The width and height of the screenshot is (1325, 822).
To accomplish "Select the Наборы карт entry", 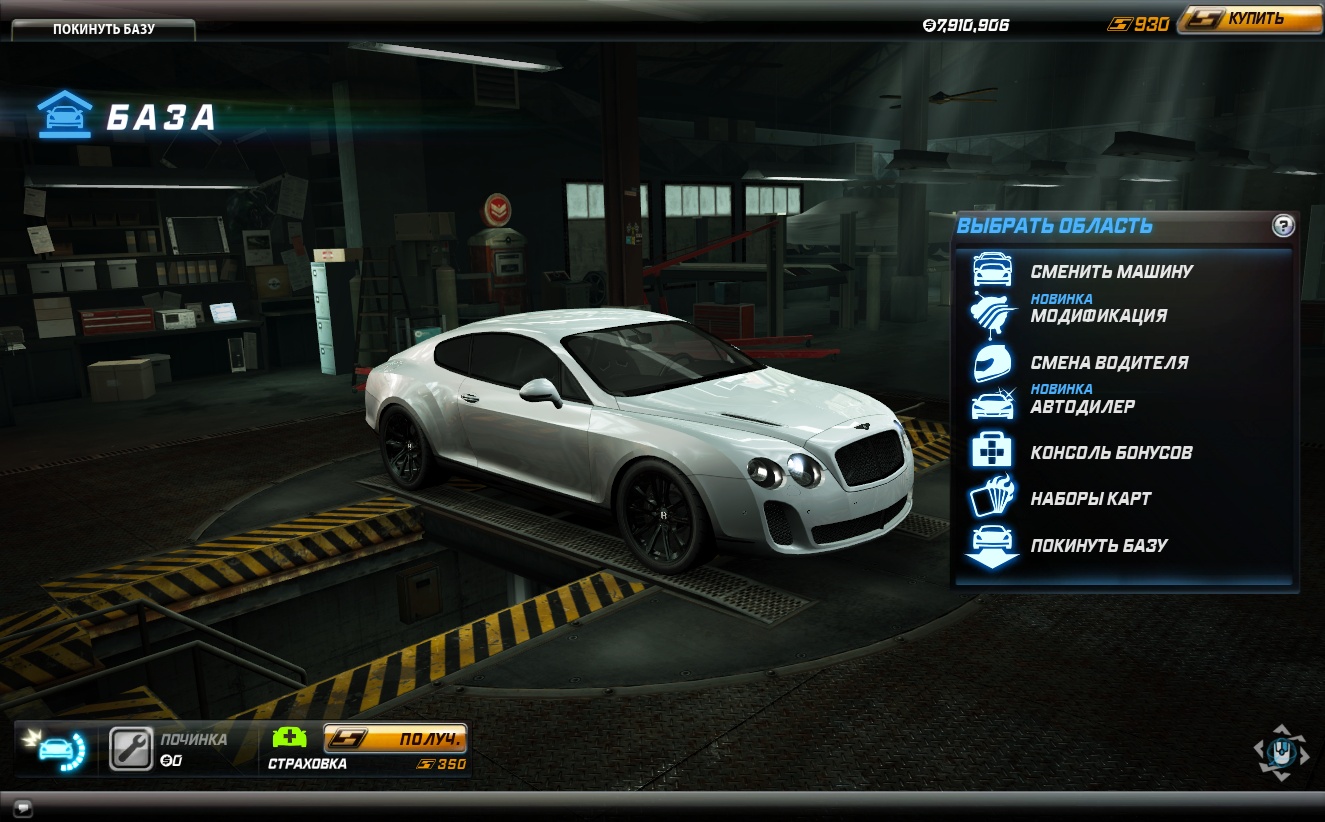I will pyautogui.click(x=1090, y=498).
